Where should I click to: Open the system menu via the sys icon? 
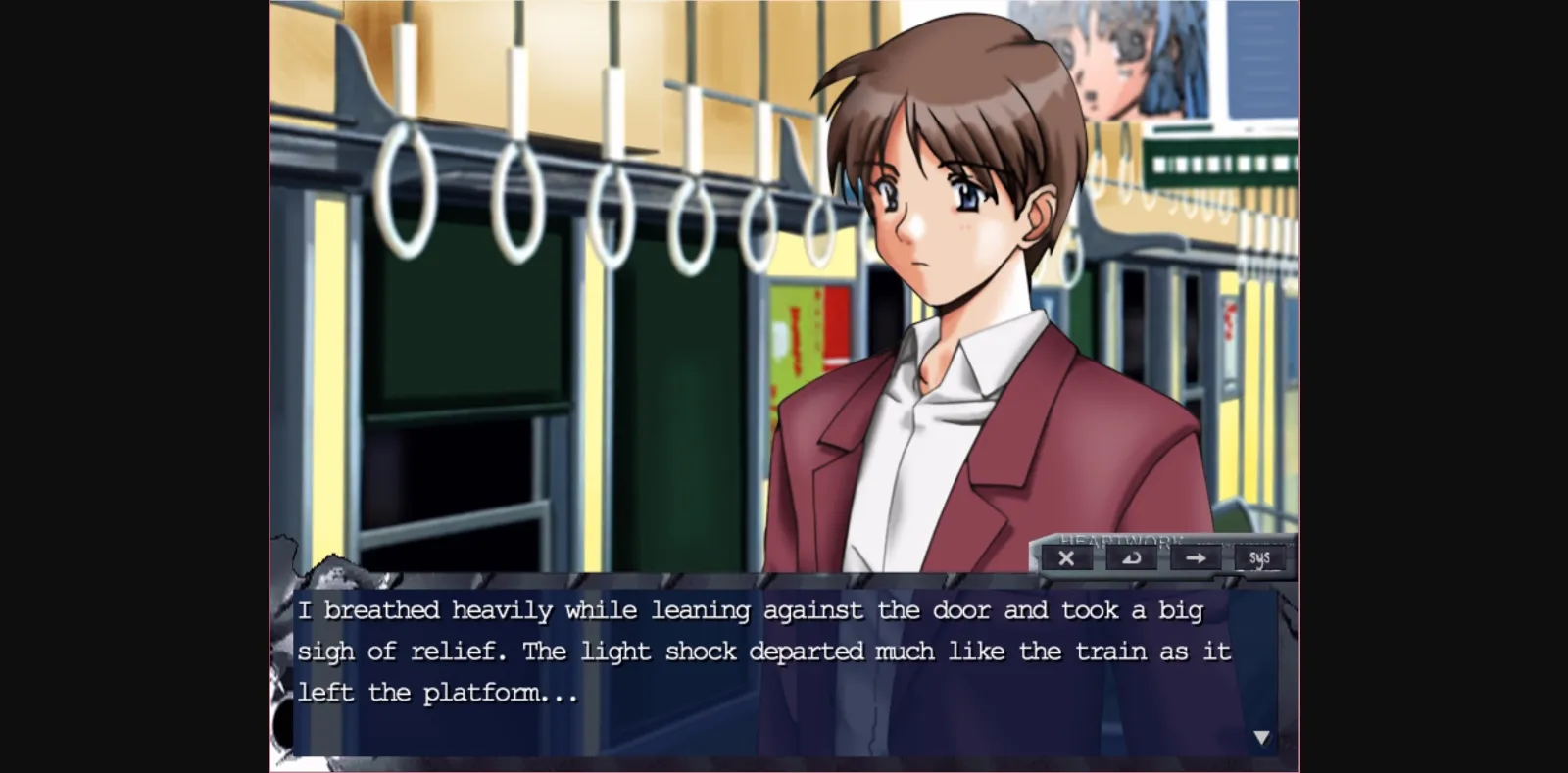[1259, 558]
